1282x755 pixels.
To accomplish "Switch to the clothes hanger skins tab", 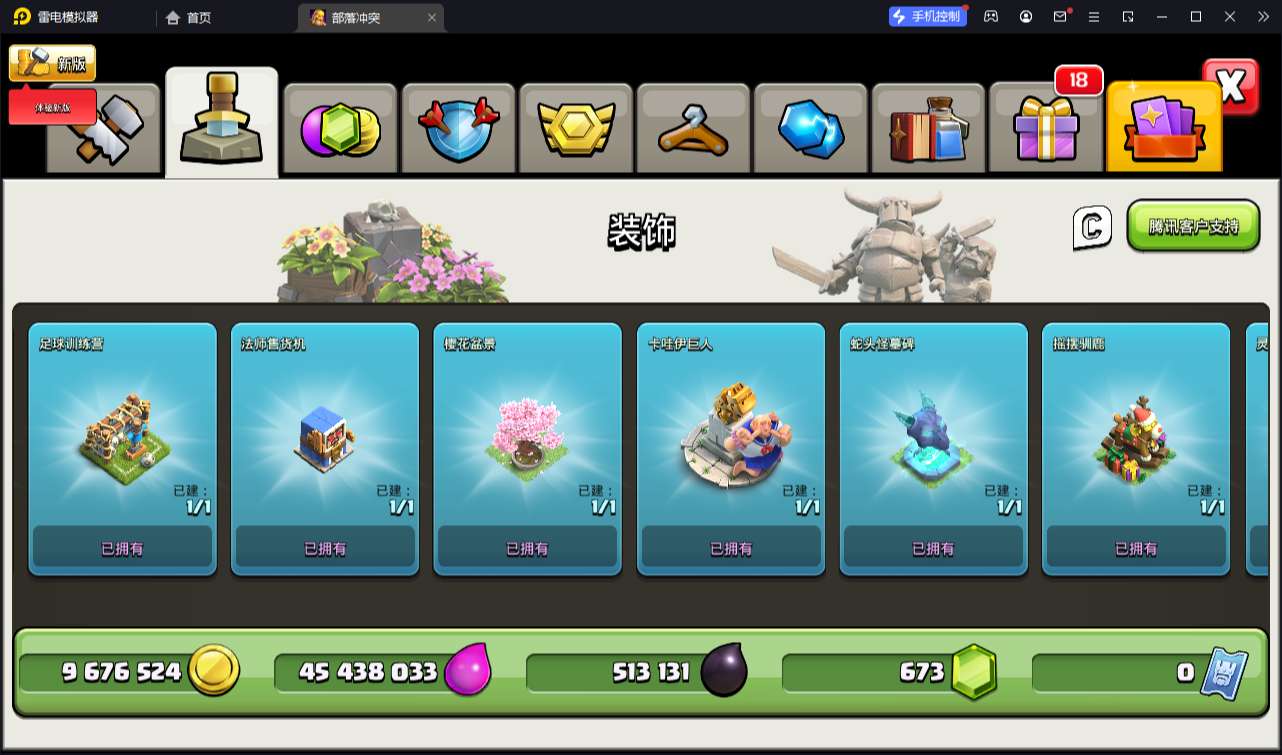I will [693, 130].
